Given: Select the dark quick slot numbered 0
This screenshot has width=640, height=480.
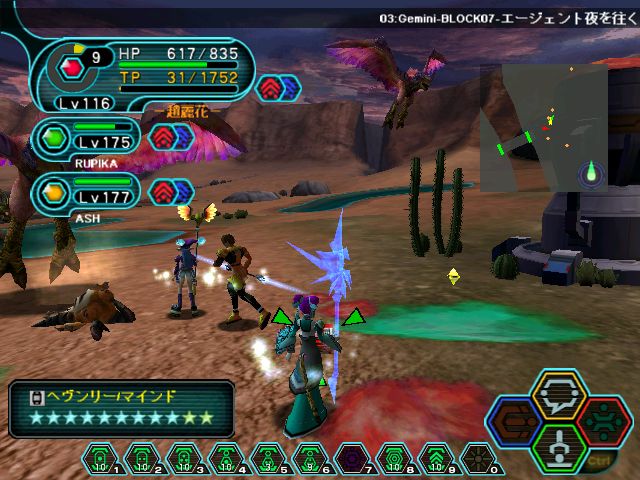Looking at the screenshot, I should [477, 459].
